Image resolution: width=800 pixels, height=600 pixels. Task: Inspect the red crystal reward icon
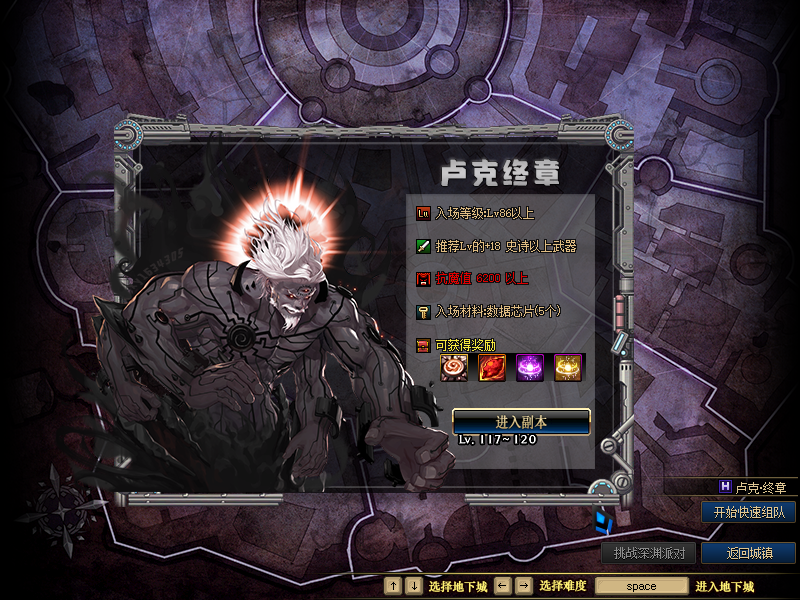point(492,367)
